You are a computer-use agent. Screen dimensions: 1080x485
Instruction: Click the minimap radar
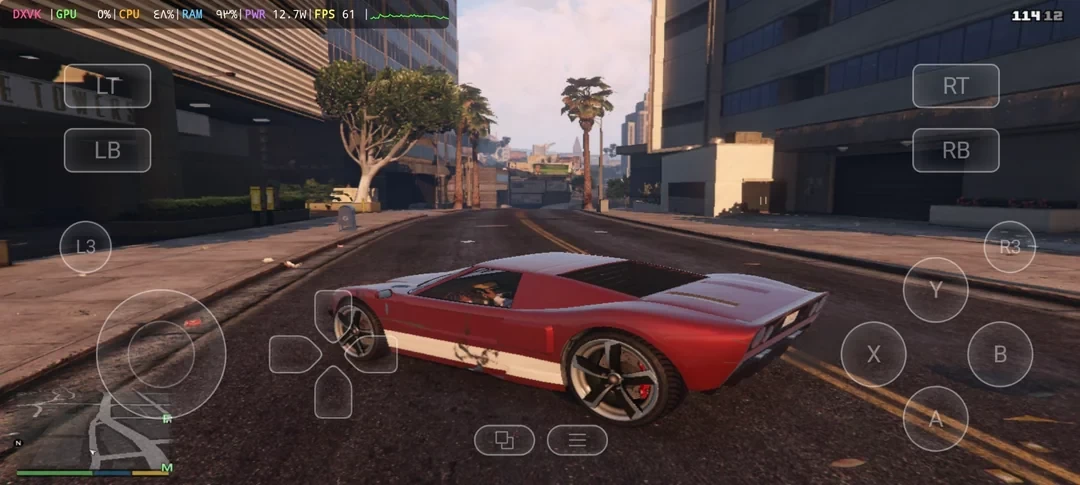click(93, 430)
